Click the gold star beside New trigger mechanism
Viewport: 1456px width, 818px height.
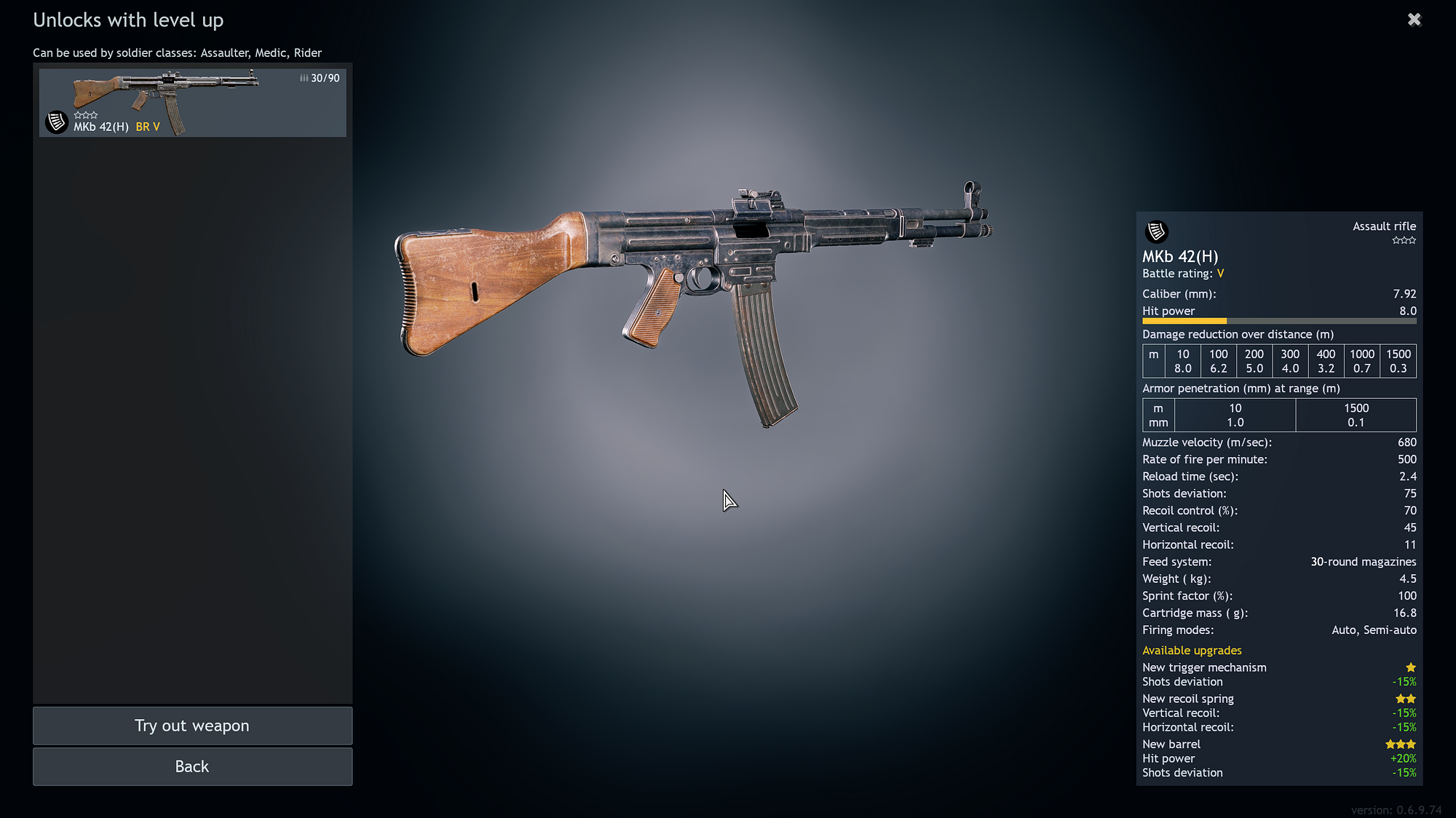coord(1411,667)
